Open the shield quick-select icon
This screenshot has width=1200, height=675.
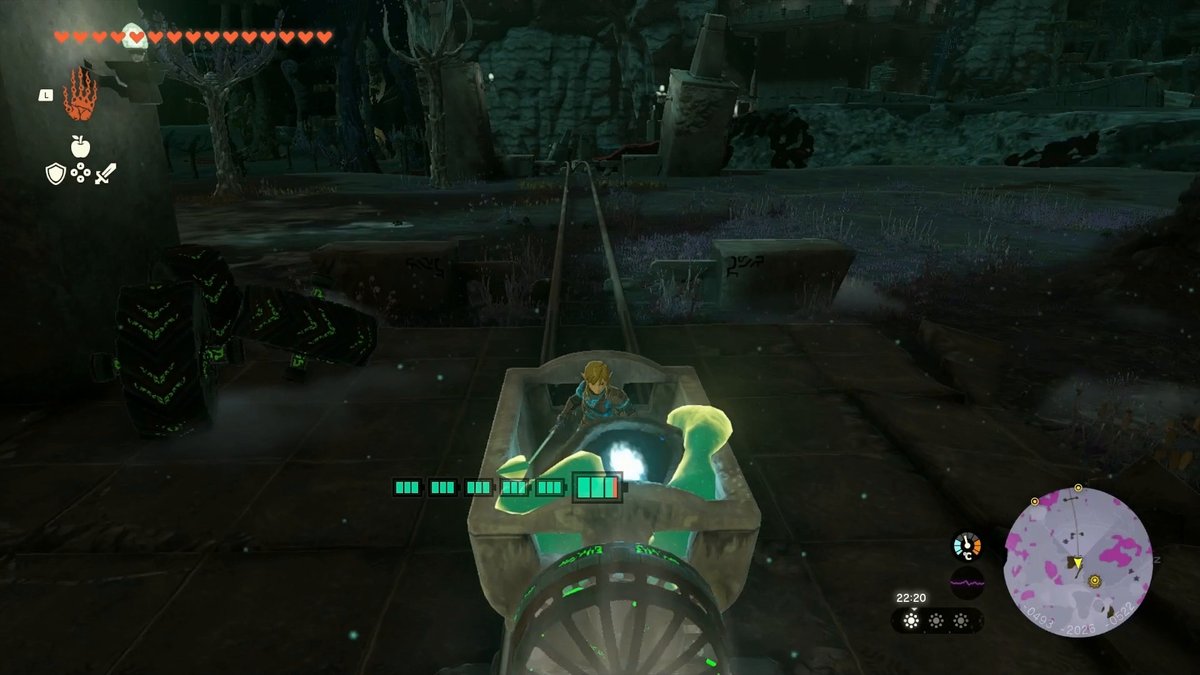pyautogui.click(x=56, y=174)
